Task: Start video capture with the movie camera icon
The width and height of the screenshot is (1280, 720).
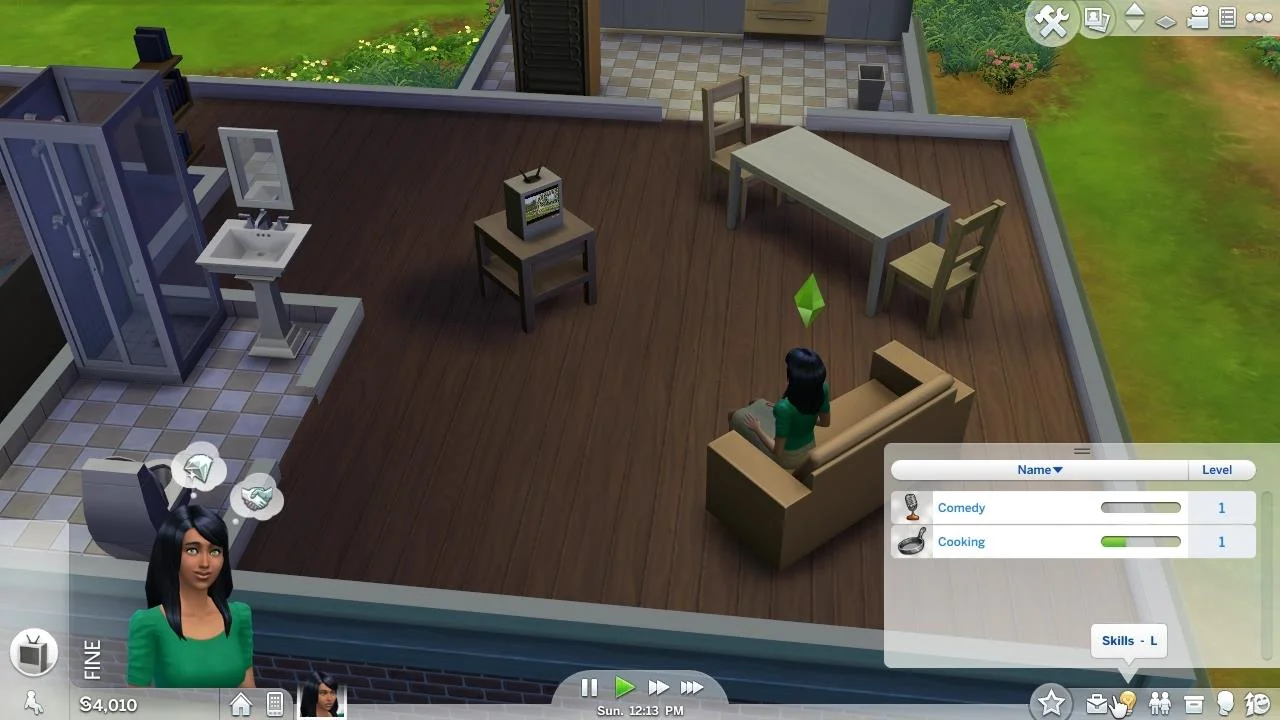Action: pos(1196,17)
